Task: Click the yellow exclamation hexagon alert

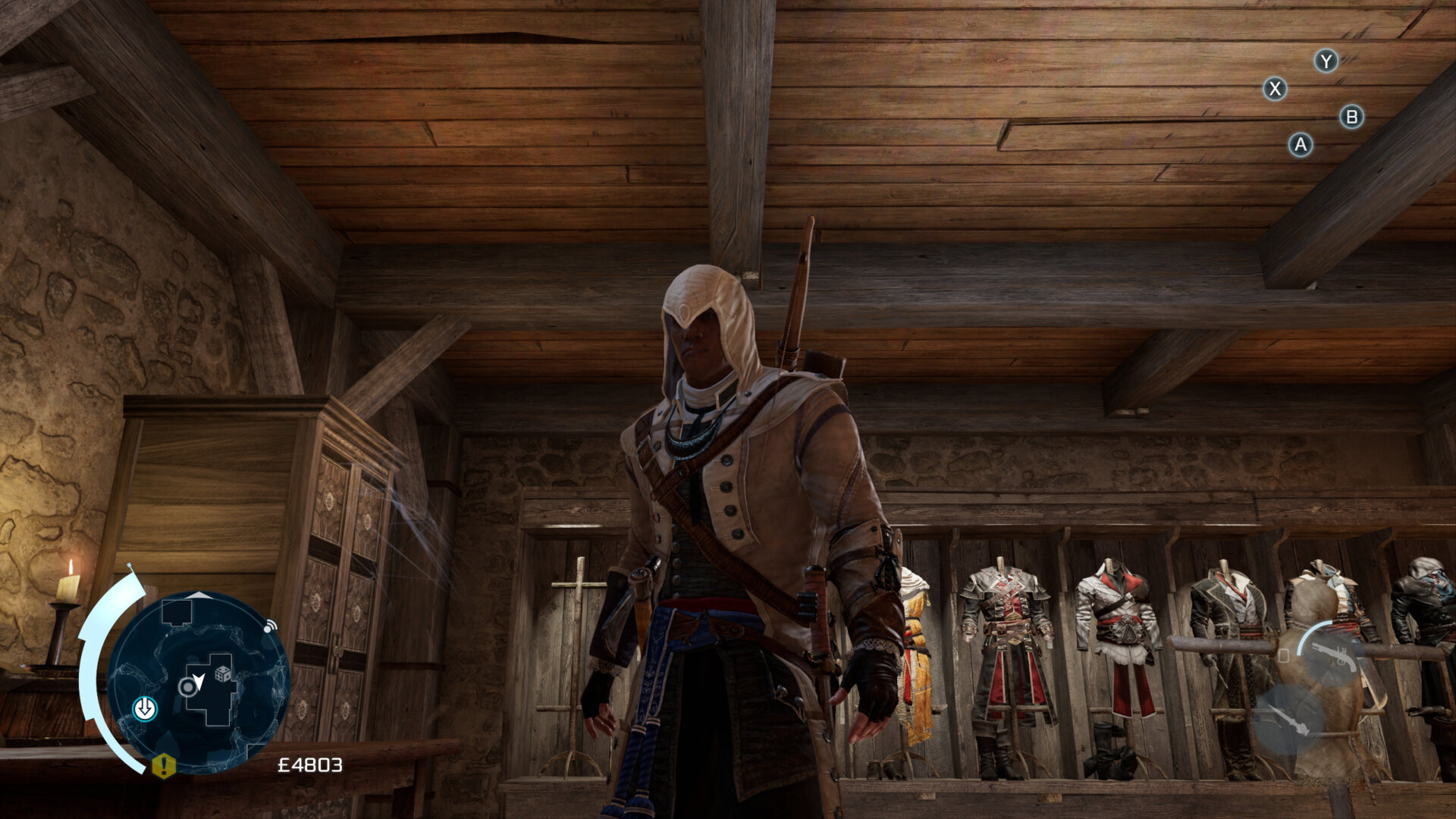Action: [x=164, y=766]
